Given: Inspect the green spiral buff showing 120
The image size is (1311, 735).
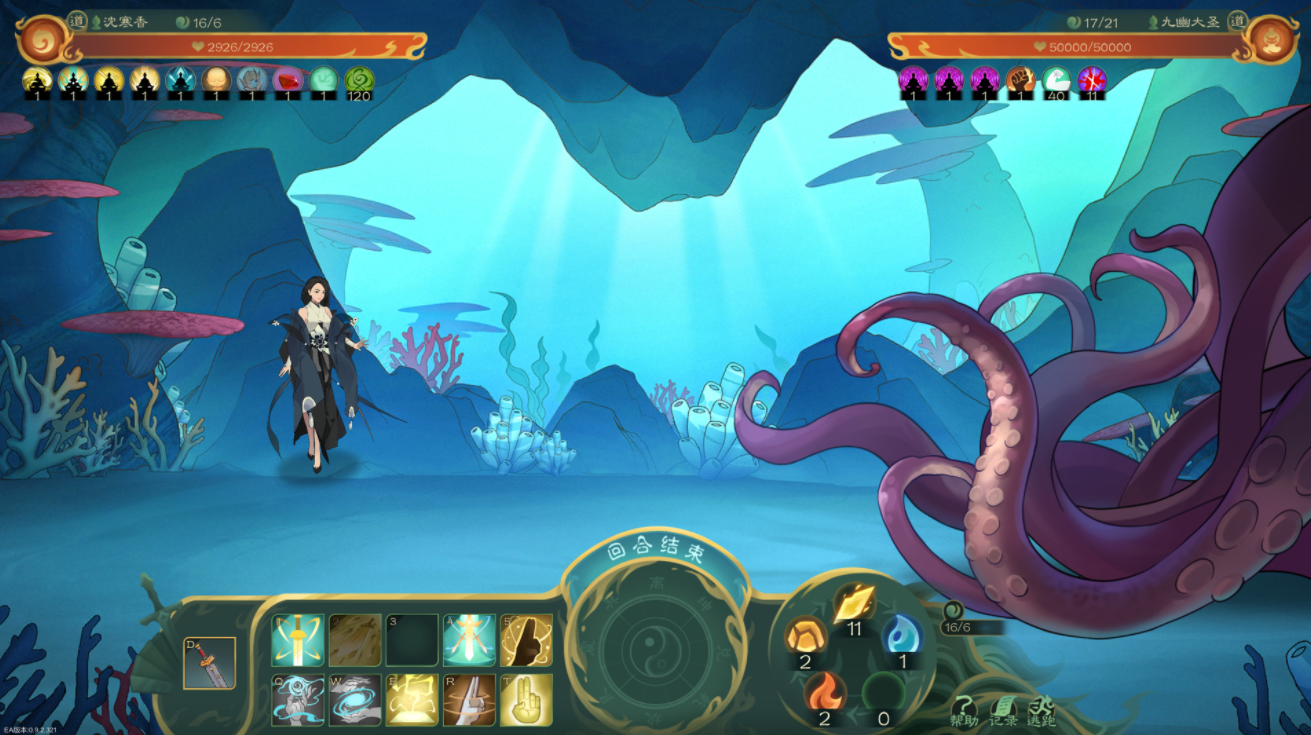Looking at the screenshot, I should point(359,80).
